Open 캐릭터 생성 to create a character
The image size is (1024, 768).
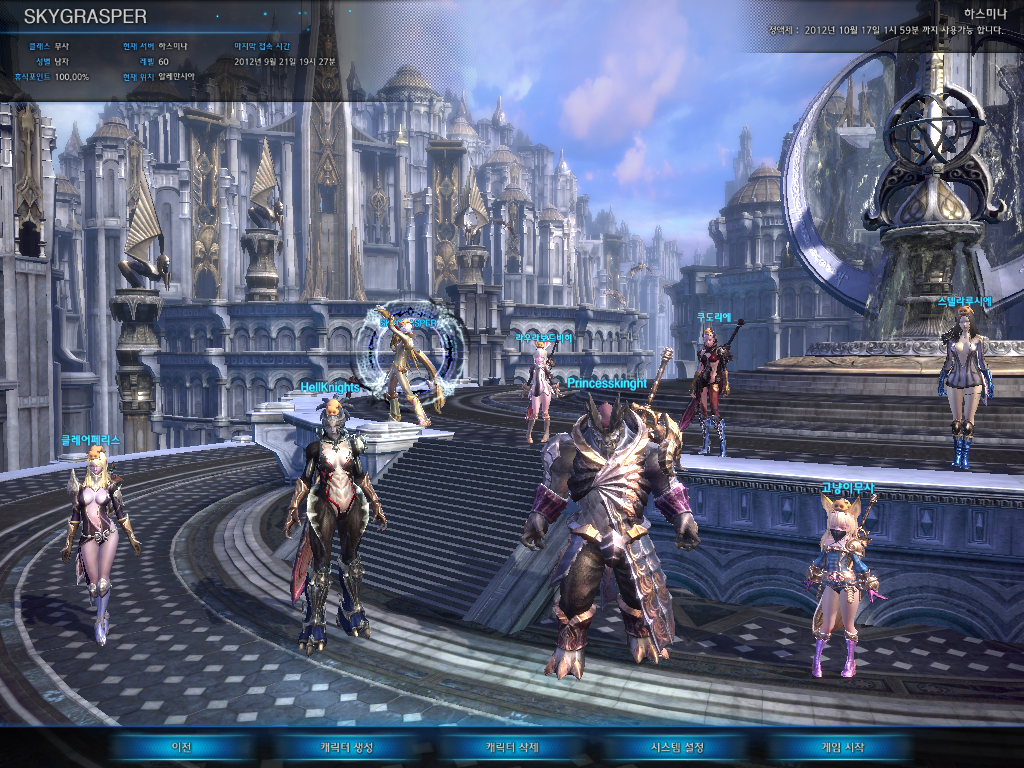point(346,747)
